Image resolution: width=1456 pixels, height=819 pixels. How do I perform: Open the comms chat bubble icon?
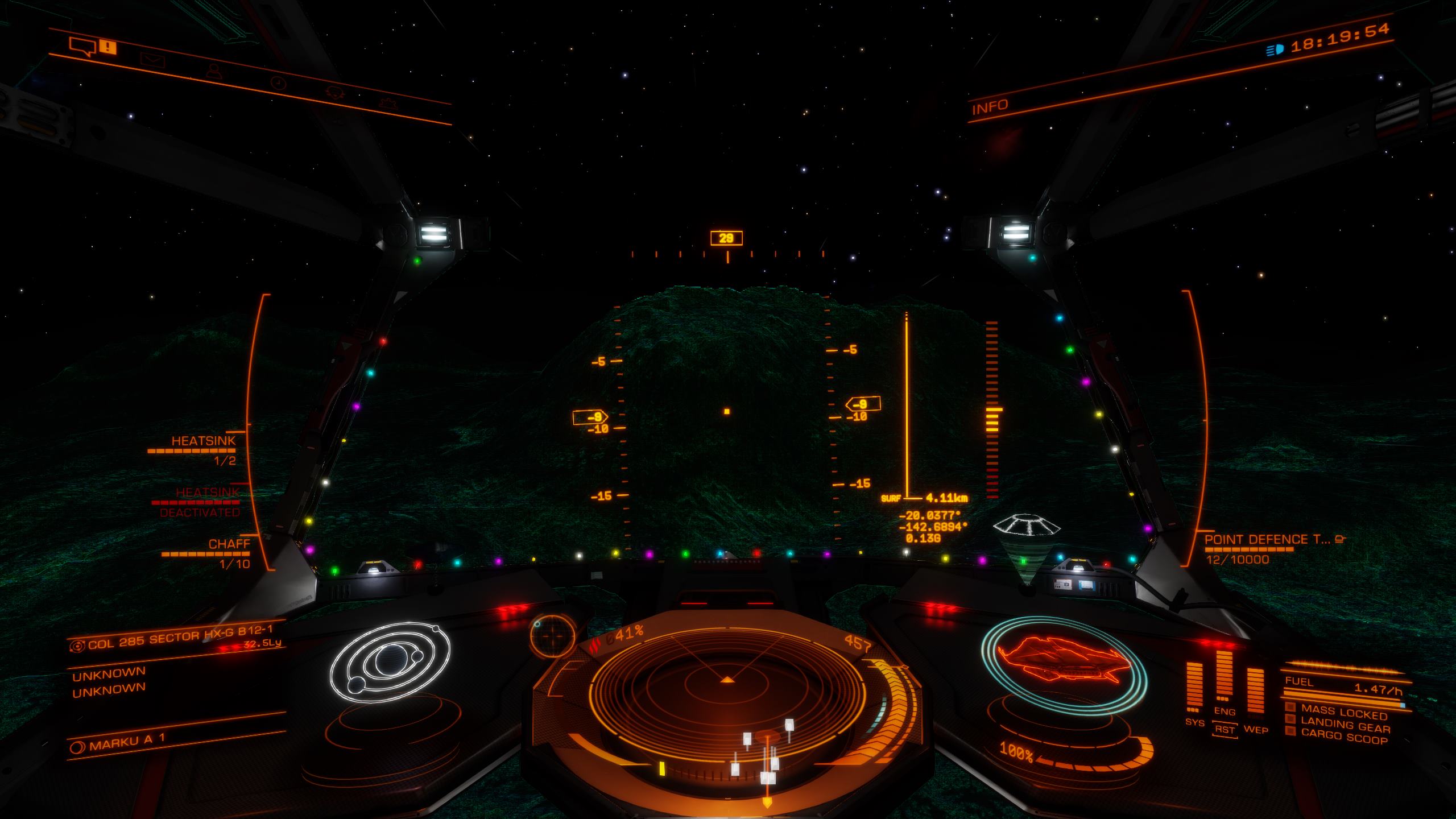pos(82,47)
